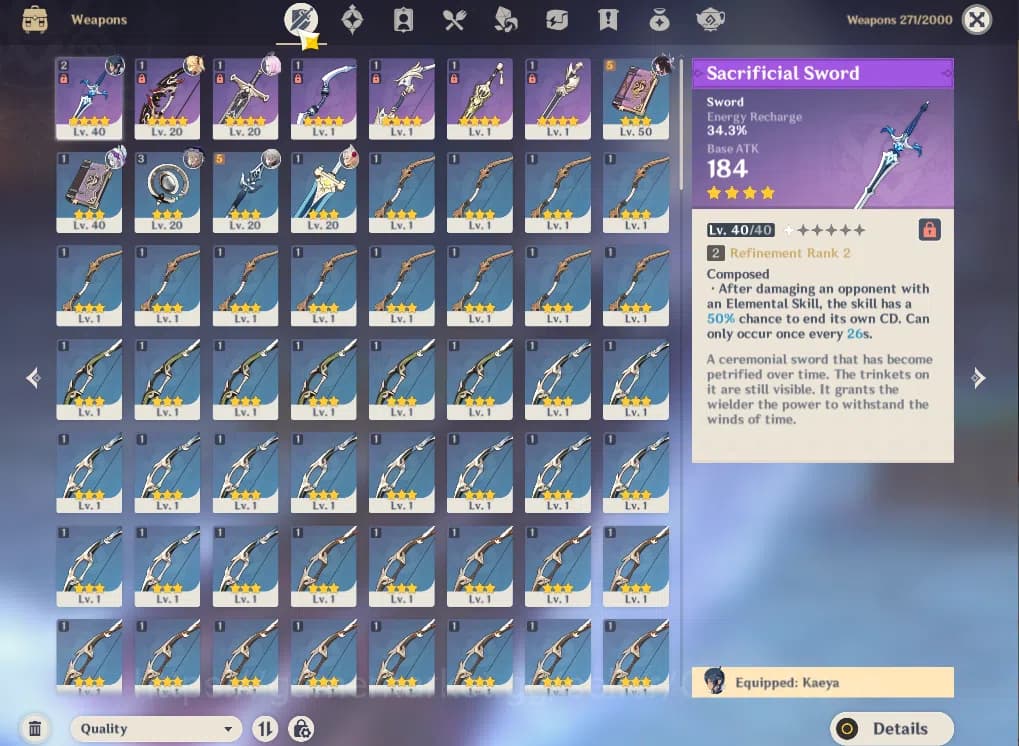Click the left page arrow
This screenshot has height=746, width=1019.
coord(33,377)
